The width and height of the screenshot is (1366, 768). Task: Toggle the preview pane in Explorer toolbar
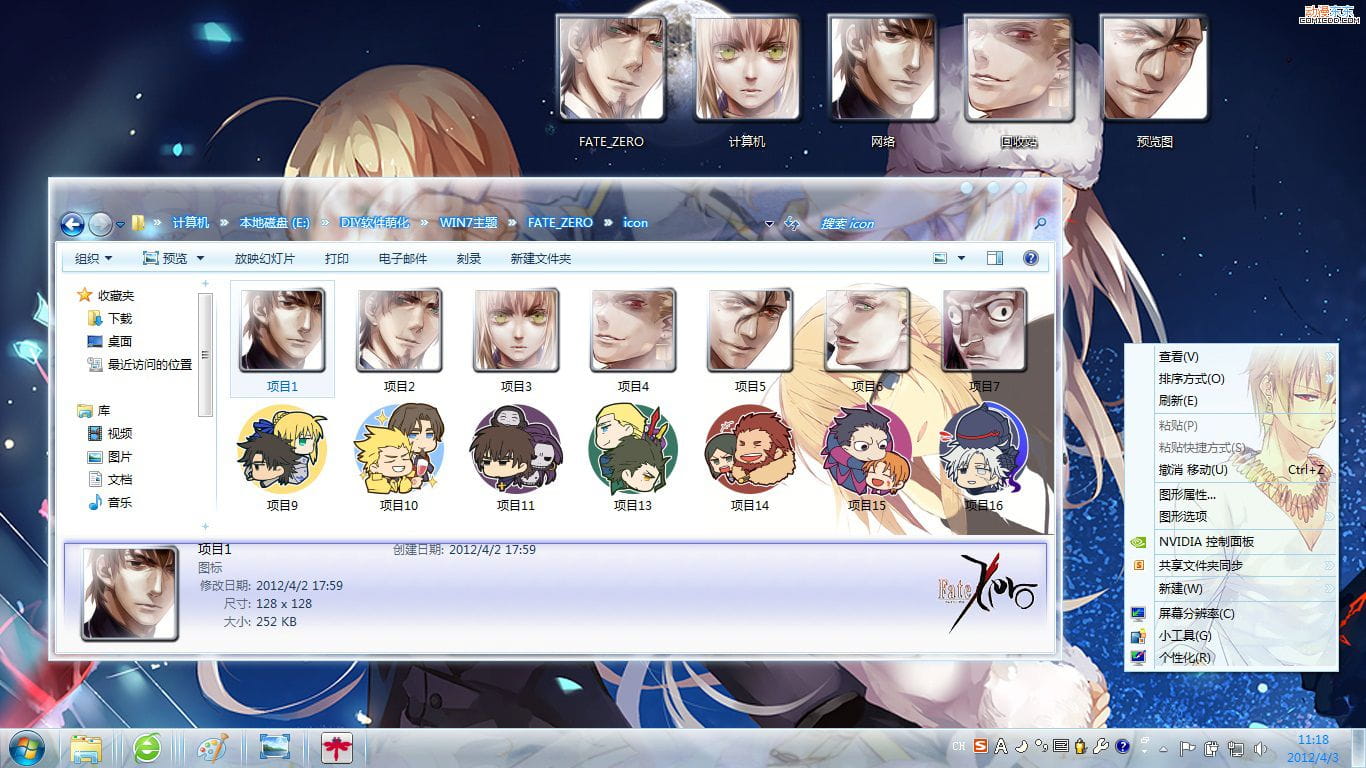click(x=995, y=258)
